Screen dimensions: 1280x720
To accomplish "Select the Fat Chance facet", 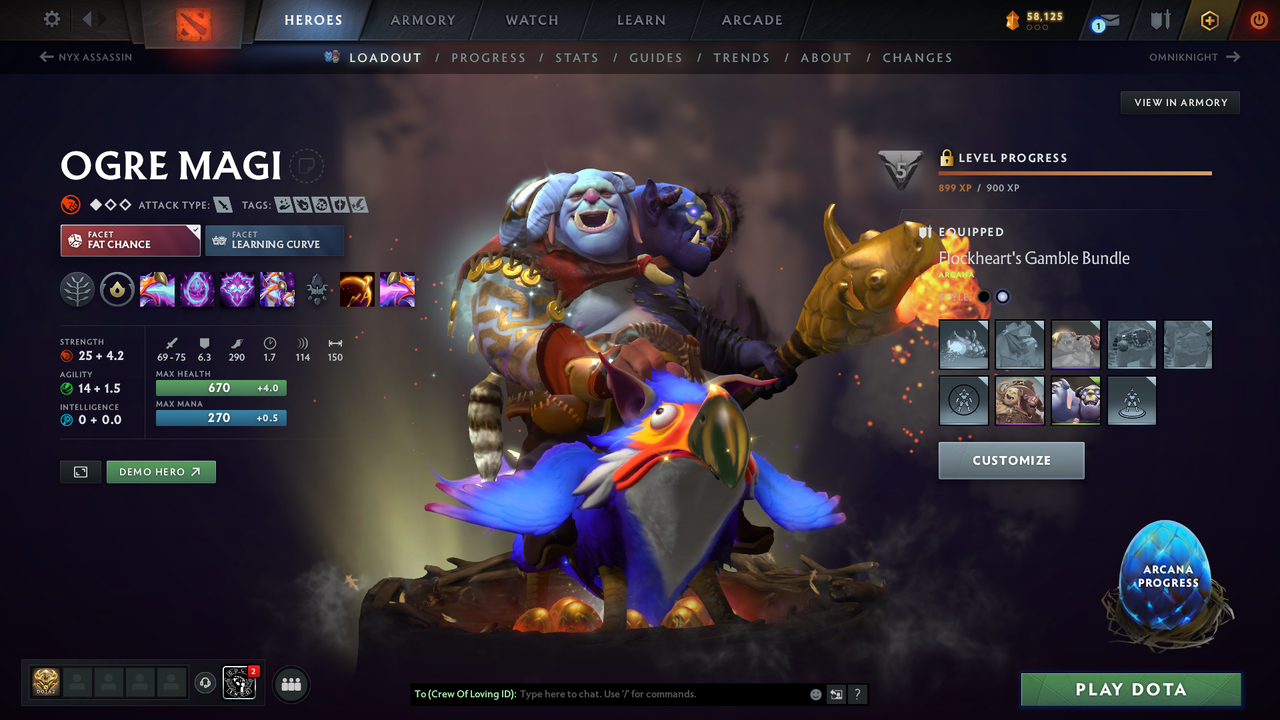I will 130,241.
